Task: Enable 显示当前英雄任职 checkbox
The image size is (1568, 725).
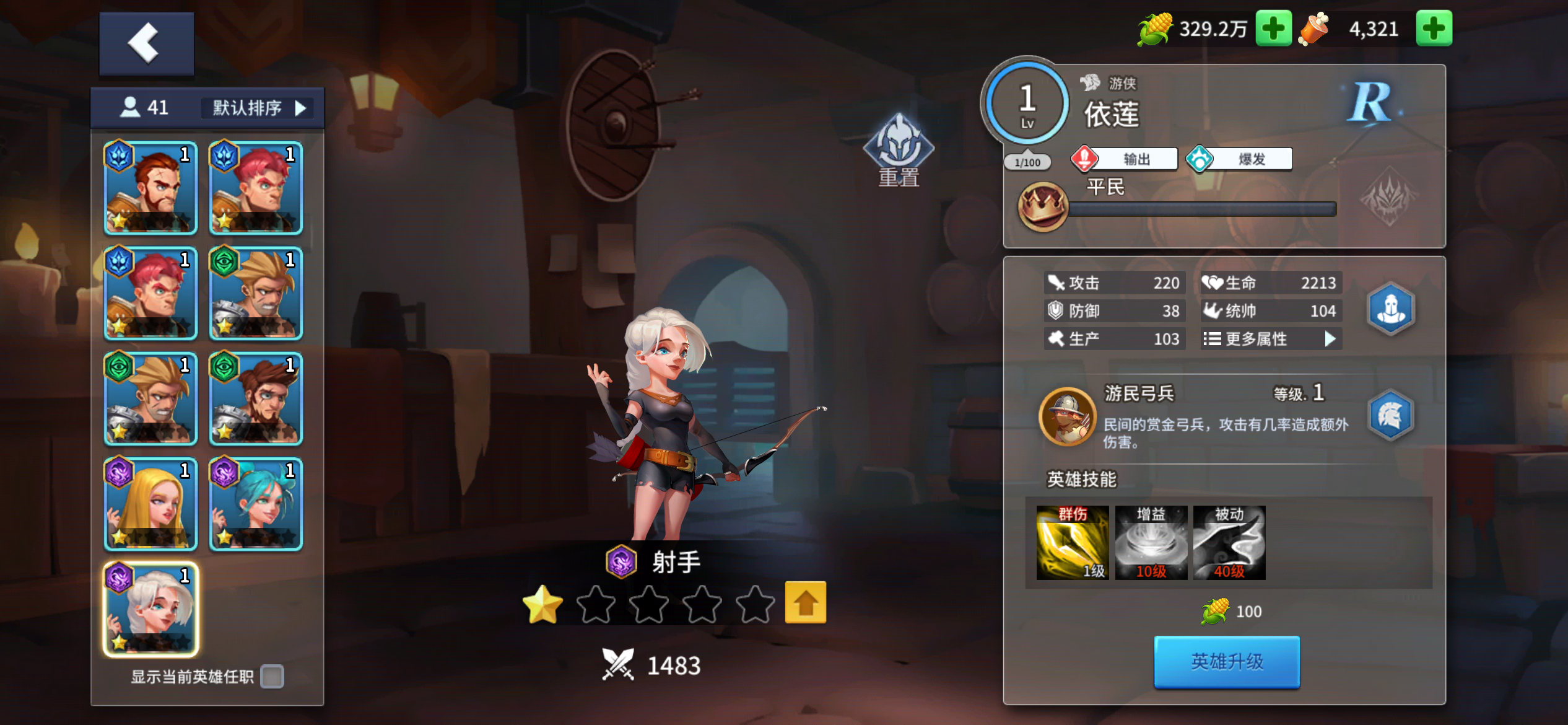Action: [271, 679]
